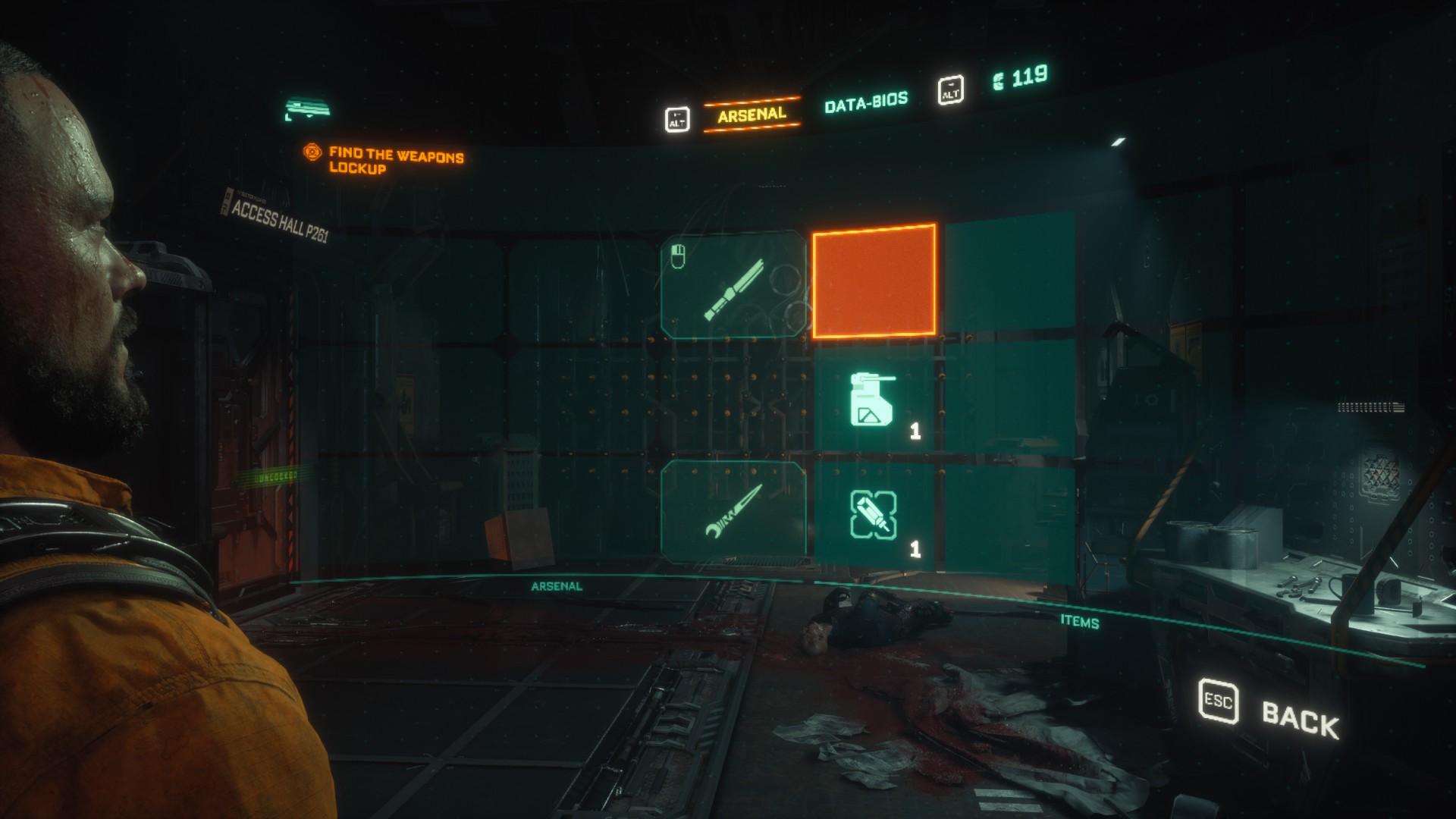Switch to the Arsenal tab
This screenshot has width=1456, height=819.
click(752, 115)
